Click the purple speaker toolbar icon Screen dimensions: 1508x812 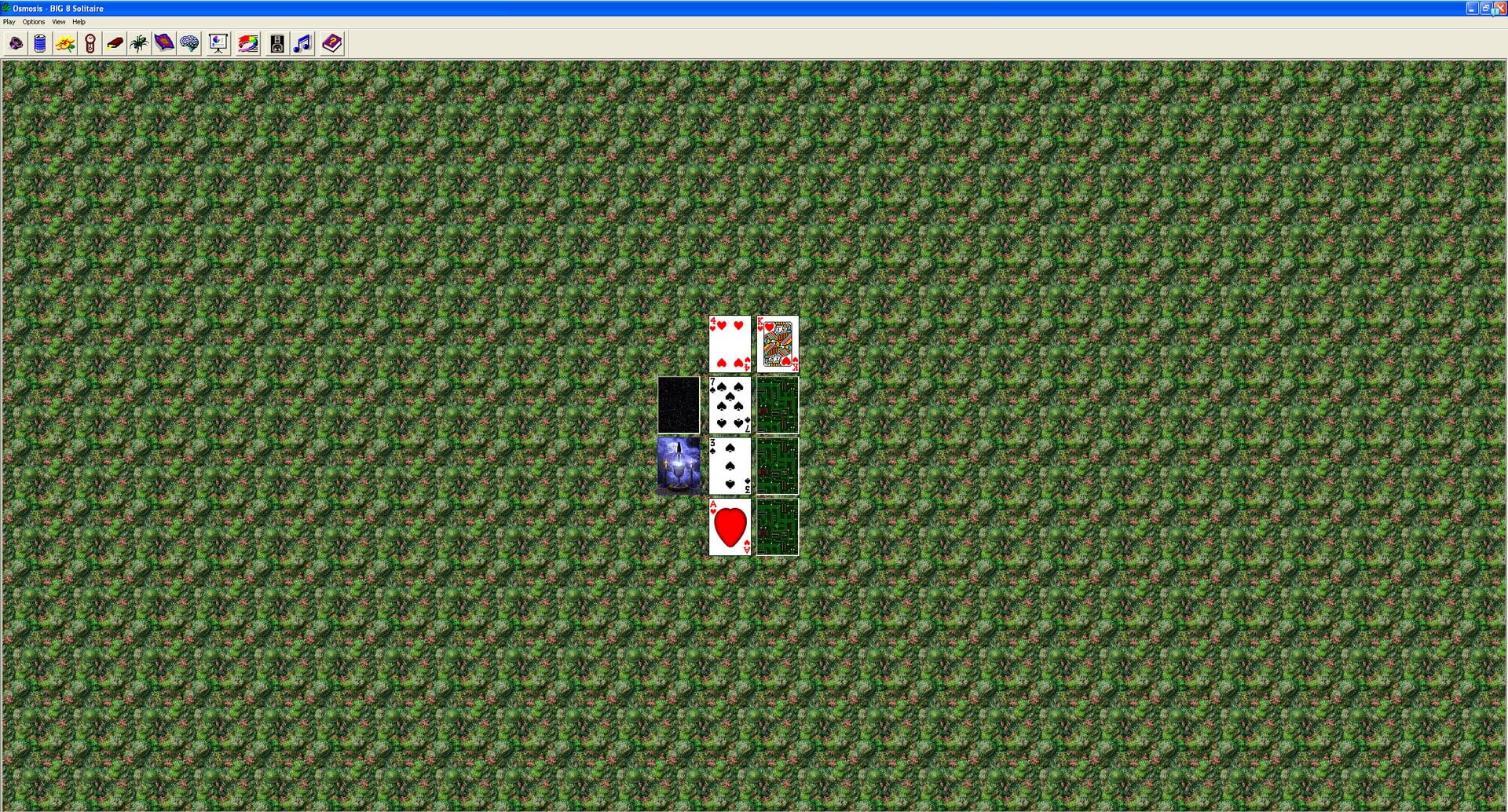[x=15, y=43]
